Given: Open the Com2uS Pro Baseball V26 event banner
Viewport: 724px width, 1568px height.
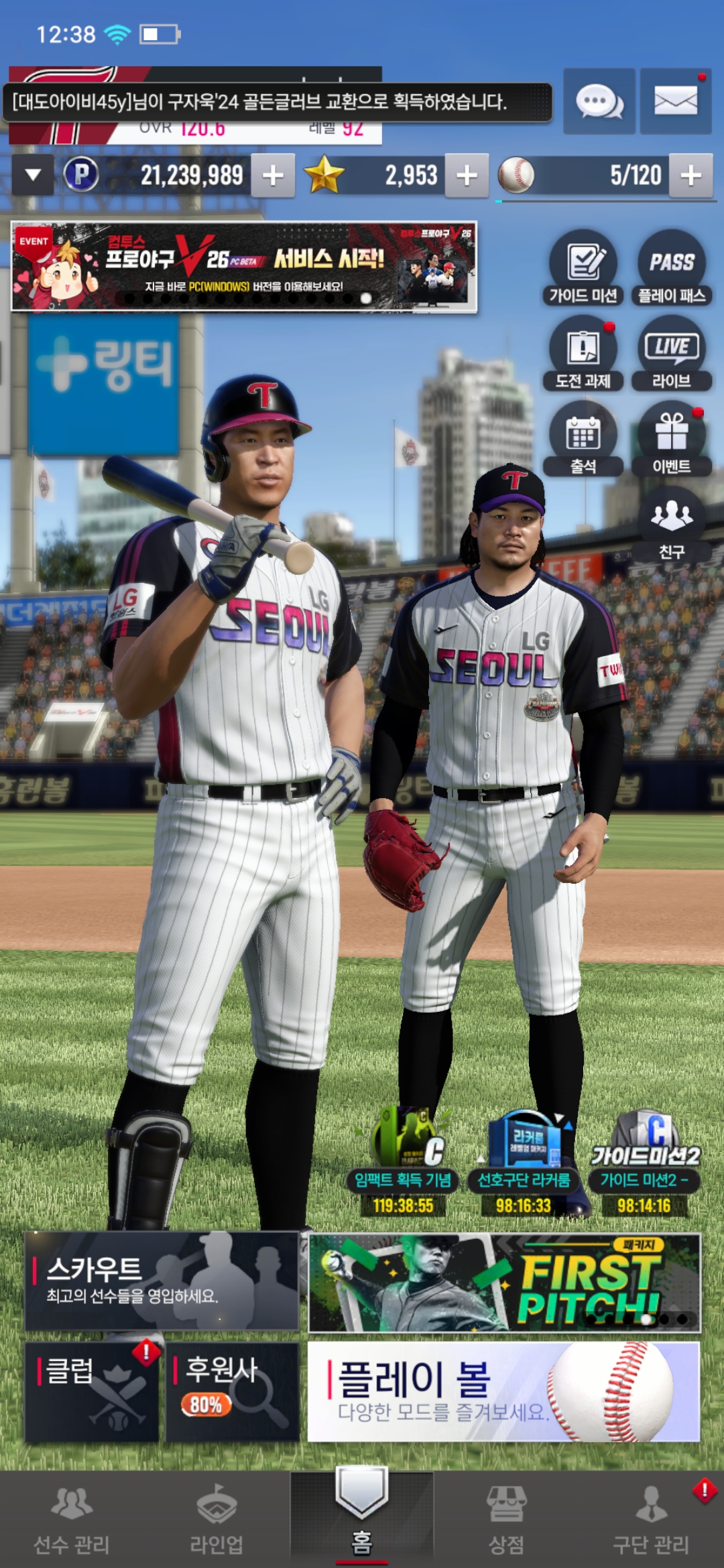Looking at the screenshot, I should (x=244, y=267).
